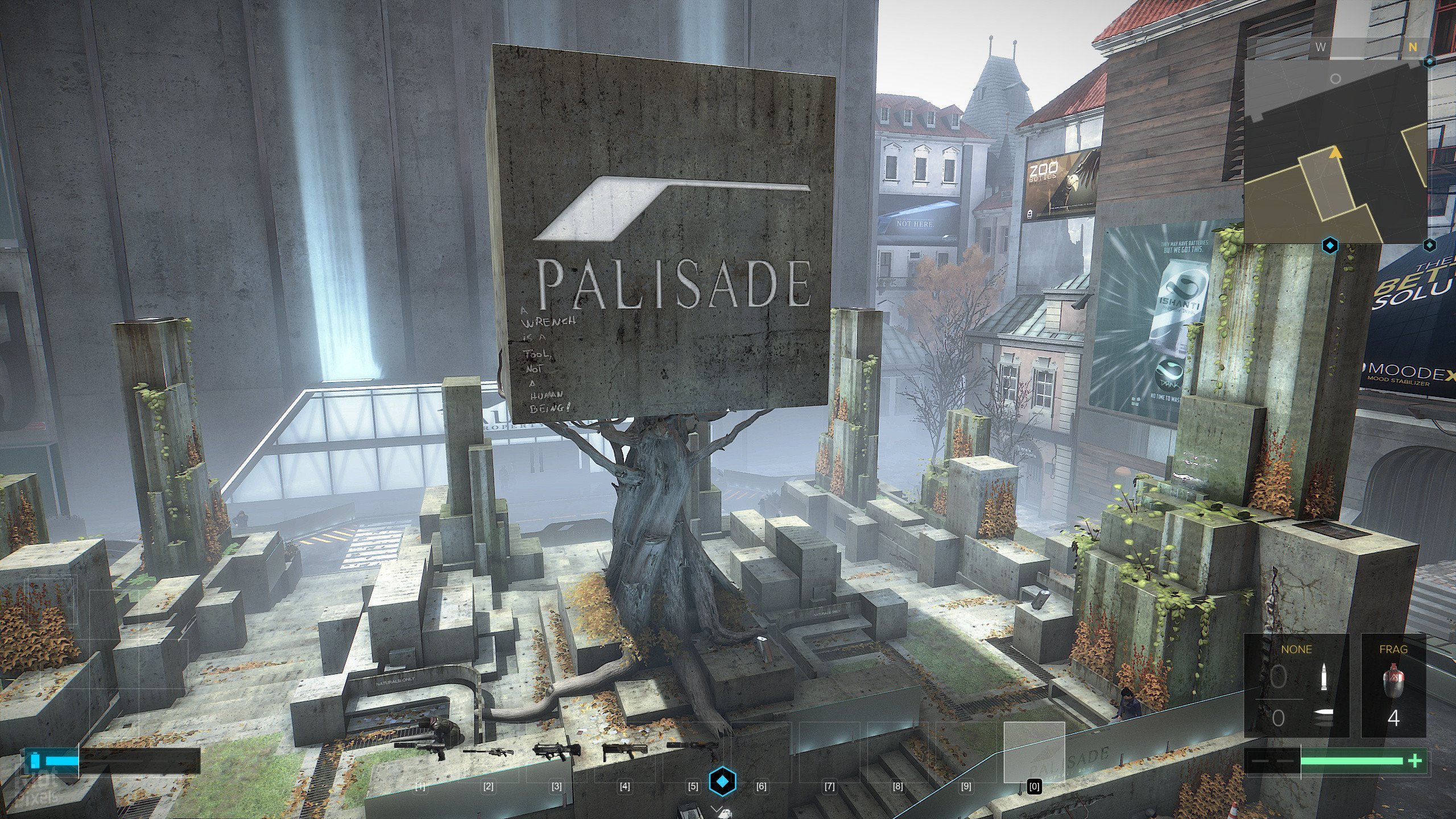Equip the sniper rifle in hotbar slot 2
This screenshot has width=1456, height=819.
[489, 752]
